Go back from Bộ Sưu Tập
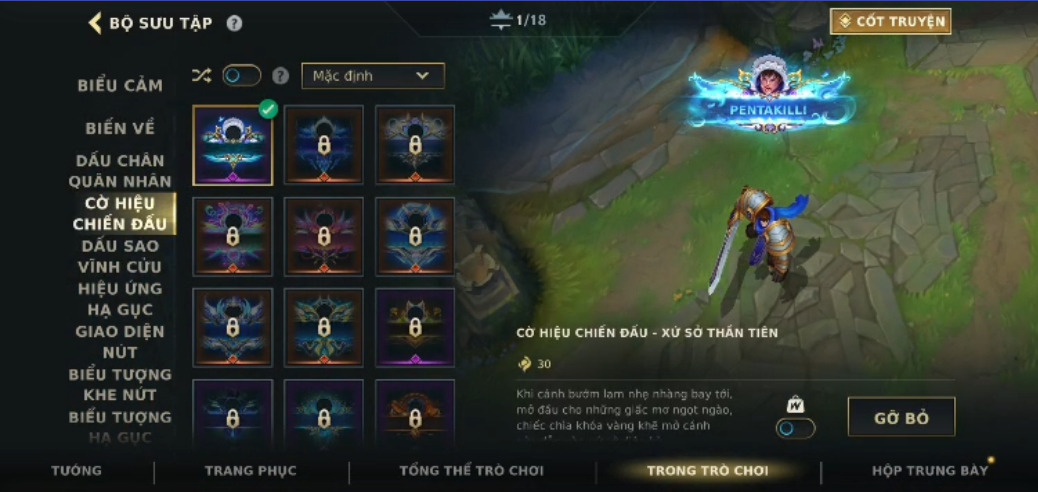Screen dimensions: 1038x492 tap(96, 23)
